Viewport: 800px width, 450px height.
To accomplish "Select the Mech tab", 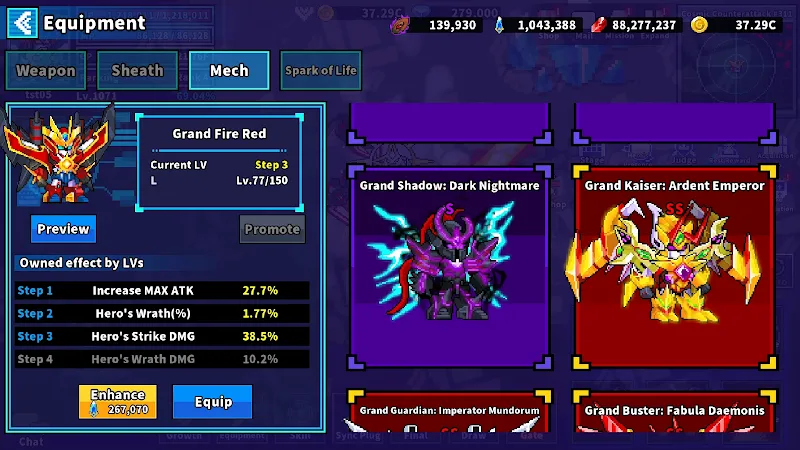I will 229,71.
